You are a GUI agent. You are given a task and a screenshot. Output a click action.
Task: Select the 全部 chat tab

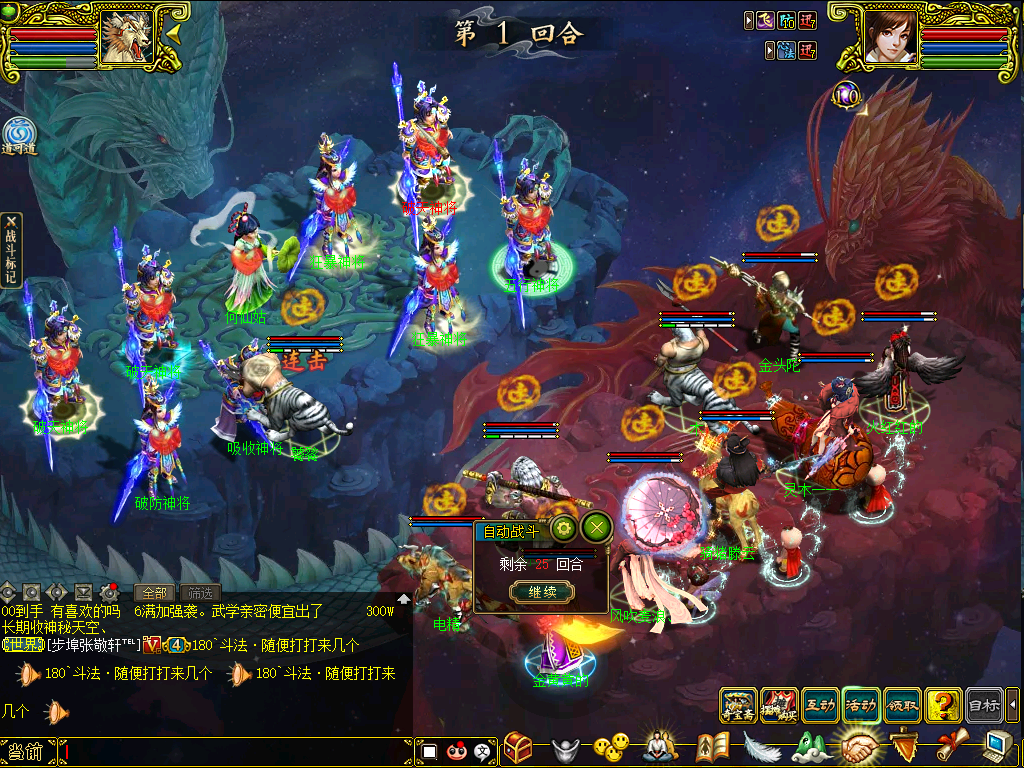(x=155, y=592)
